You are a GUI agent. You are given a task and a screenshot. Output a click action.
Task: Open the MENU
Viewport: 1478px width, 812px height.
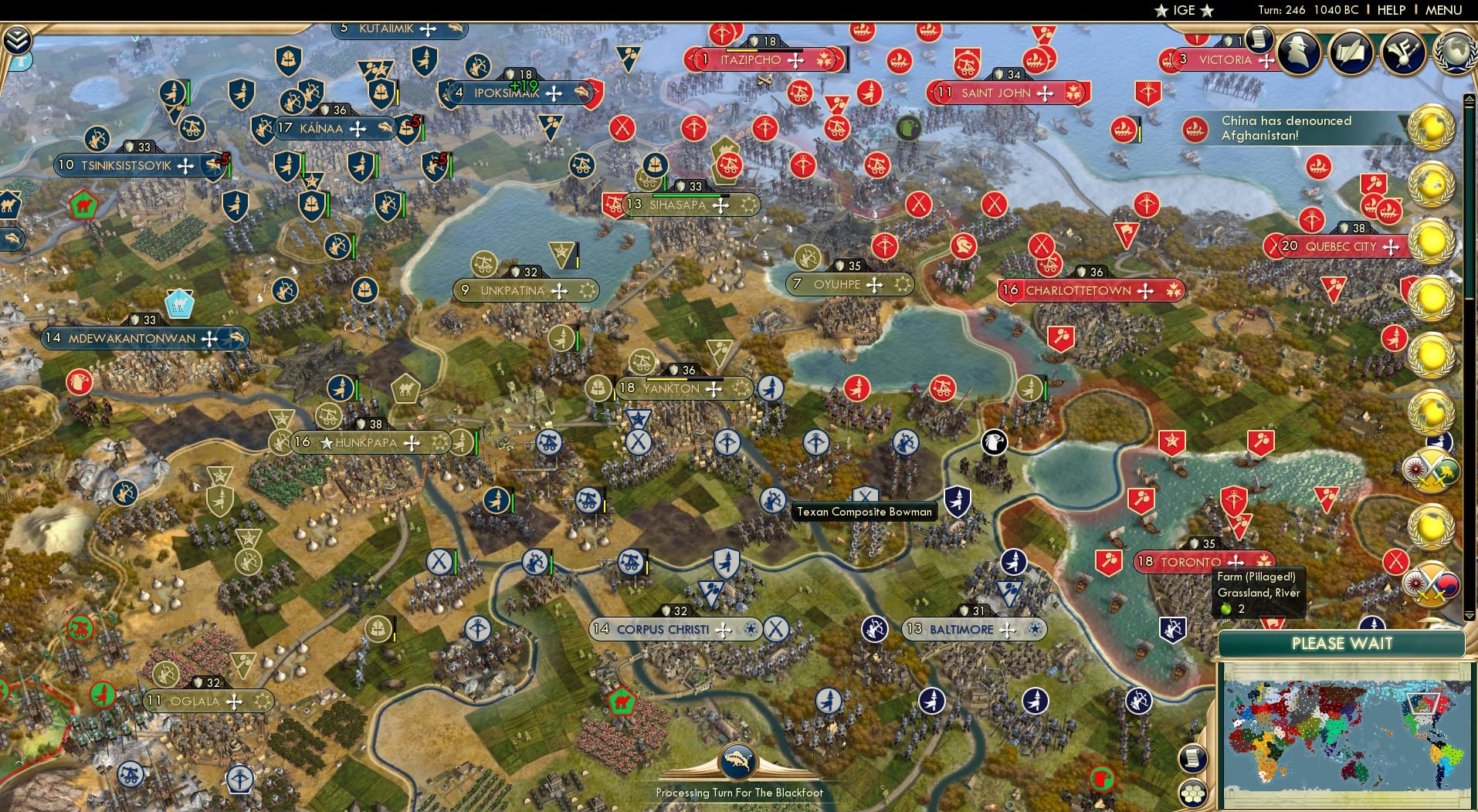click(1442, 10)
